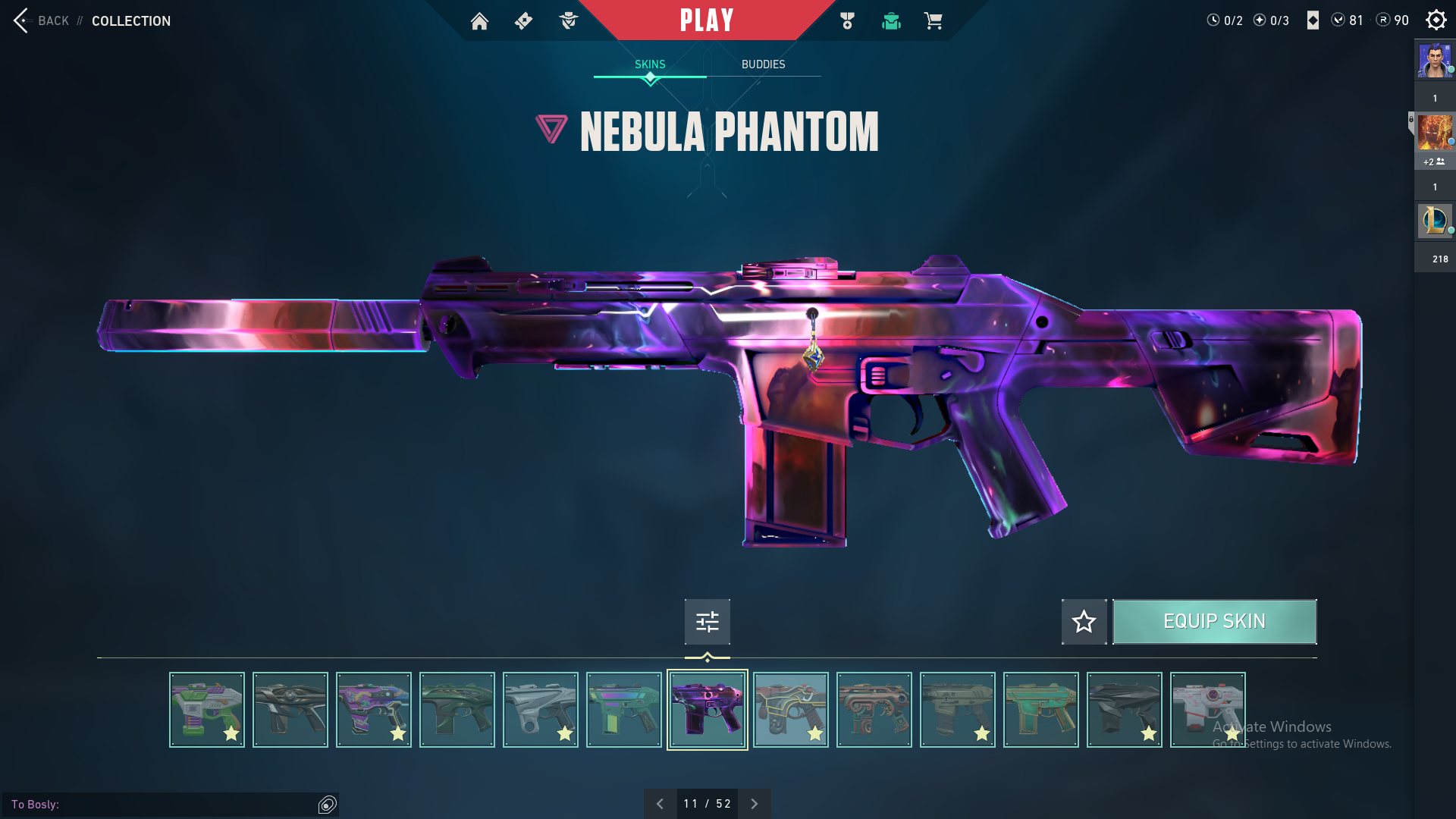Open the settings gear icon

(x=1436, y=20)
